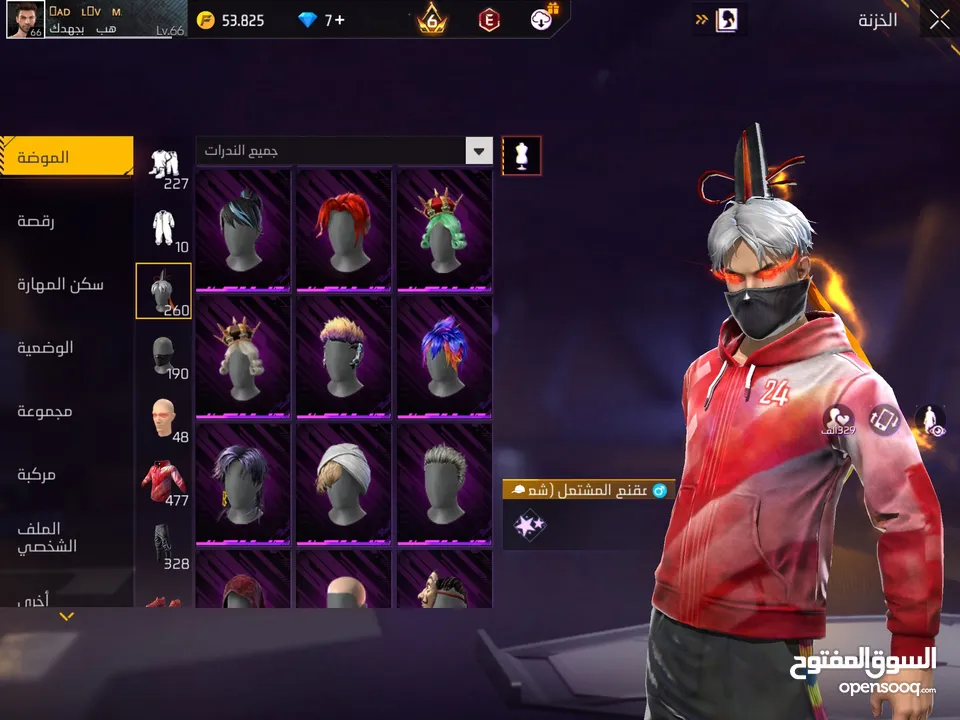
Task: Select the outfit sets category with 227 items
Action: tap(164, 168)
